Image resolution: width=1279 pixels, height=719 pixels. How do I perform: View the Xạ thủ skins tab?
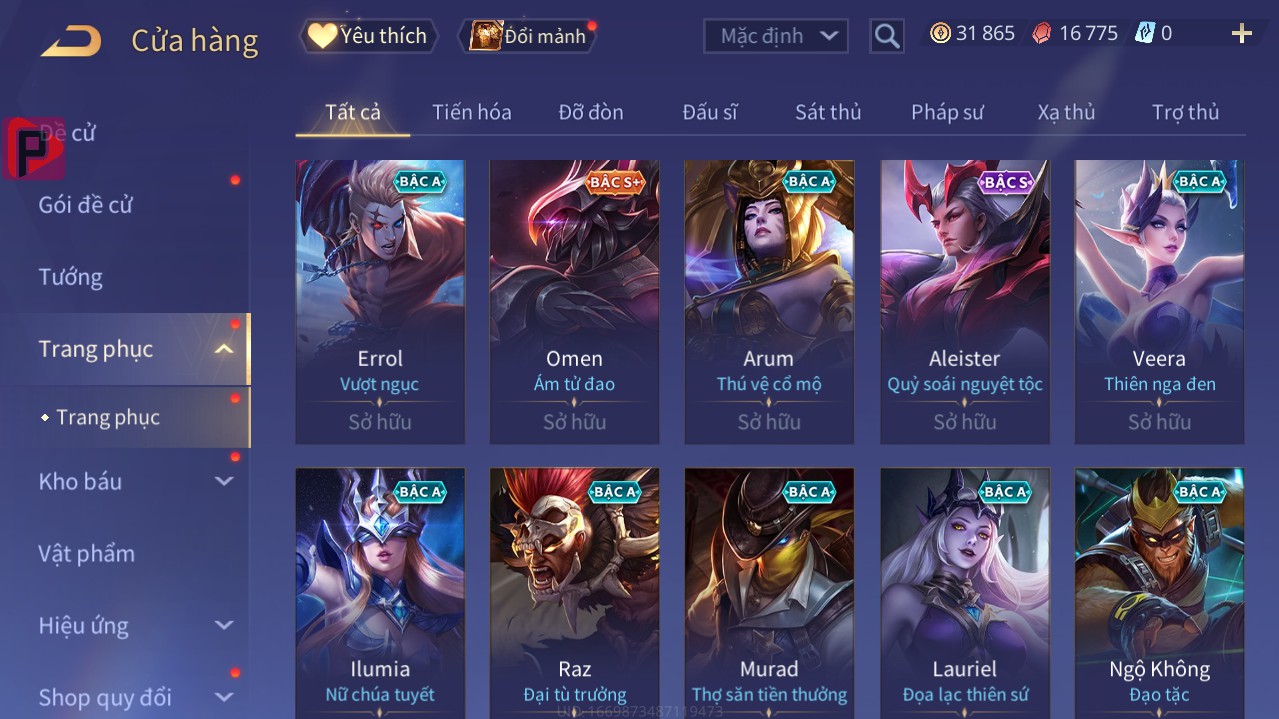tap(1066, 112)
